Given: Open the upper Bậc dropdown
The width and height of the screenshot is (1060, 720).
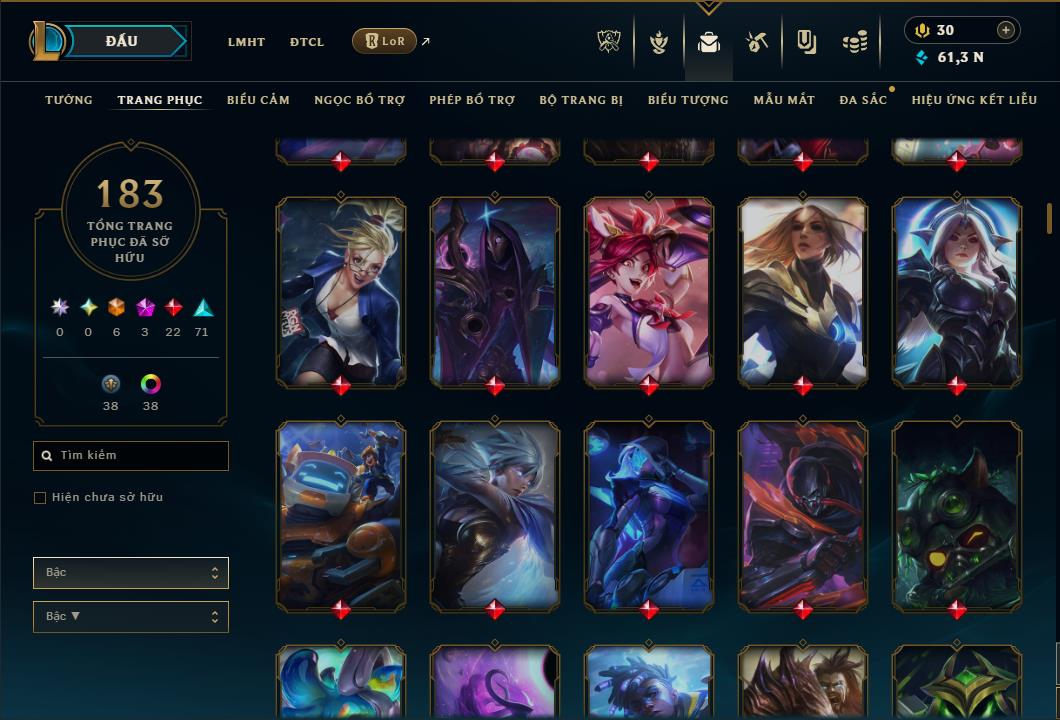Looking at the screenshot, I should pyautogui.click(x=131, y=573).
